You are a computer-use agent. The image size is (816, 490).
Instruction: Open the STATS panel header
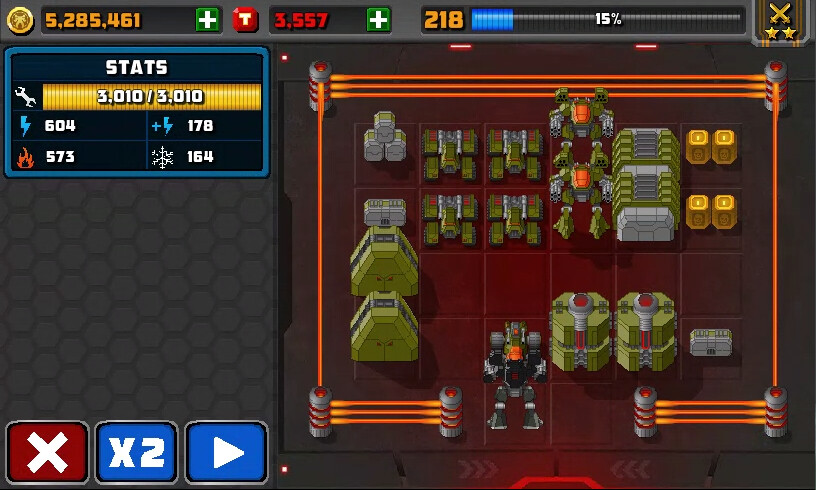point(136,67)
